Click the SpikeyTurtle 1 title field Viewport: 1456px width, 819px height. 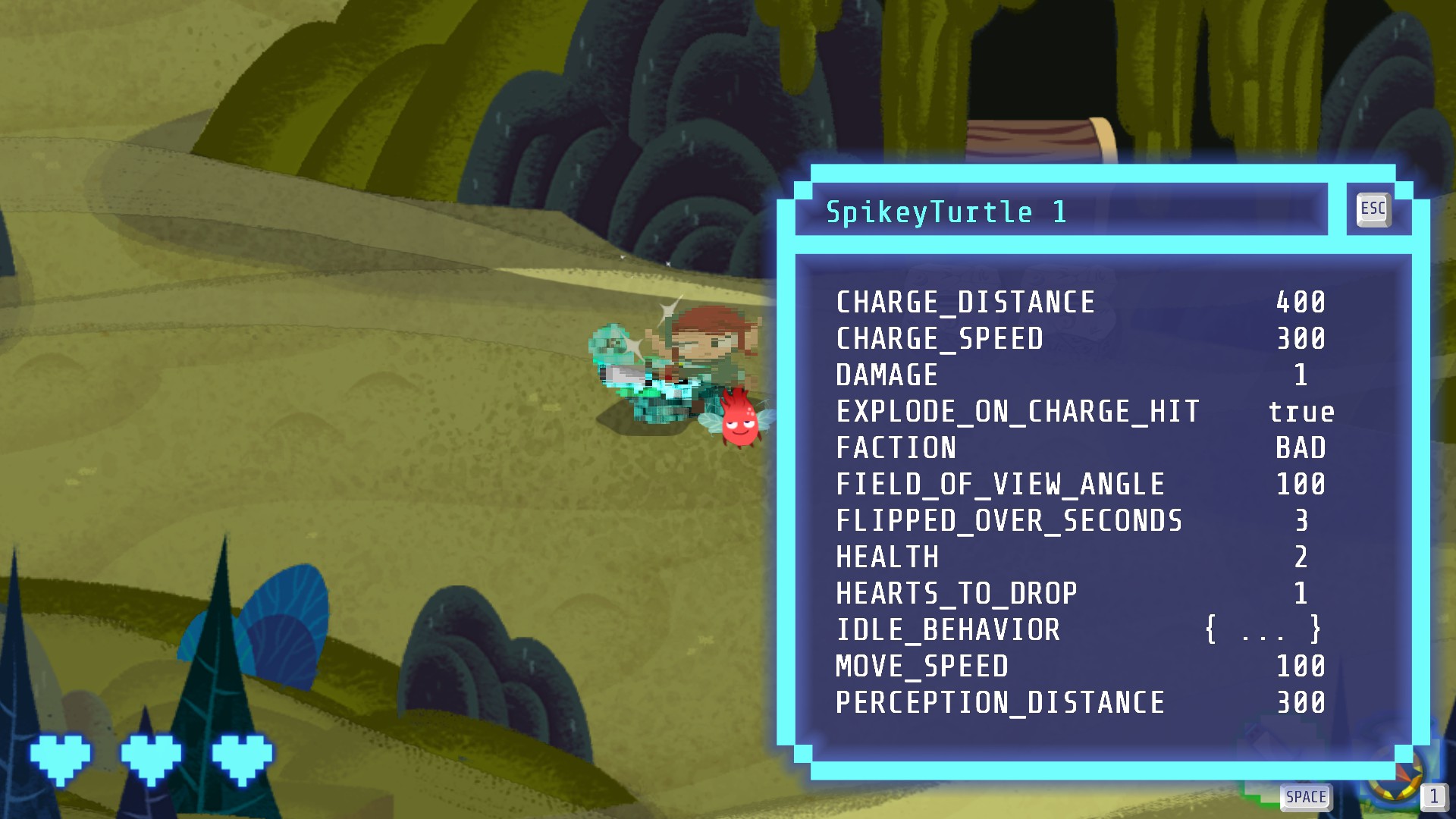coord(946,212)
